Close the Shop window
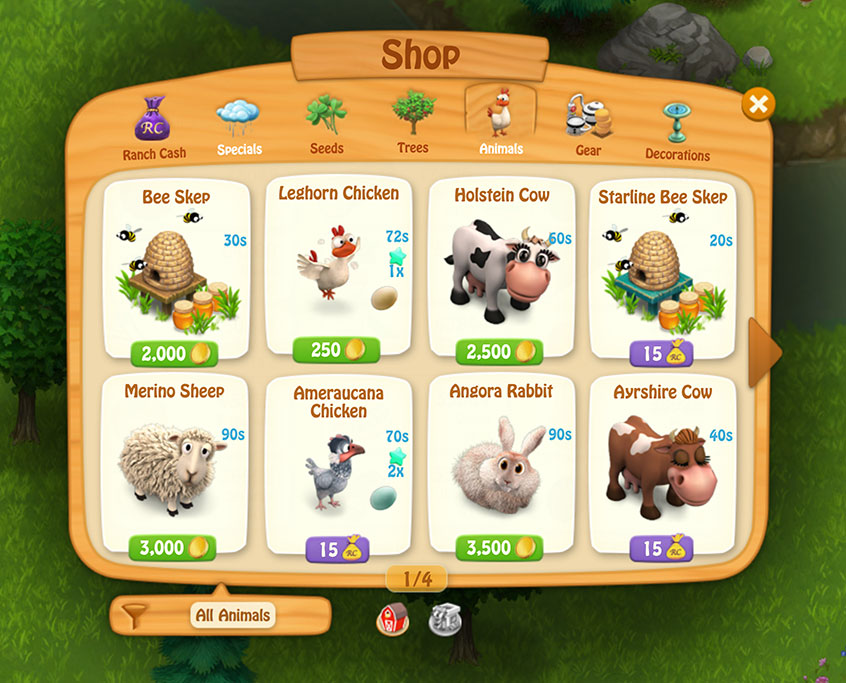Screen dimensions: 846x683 point(758,104)
